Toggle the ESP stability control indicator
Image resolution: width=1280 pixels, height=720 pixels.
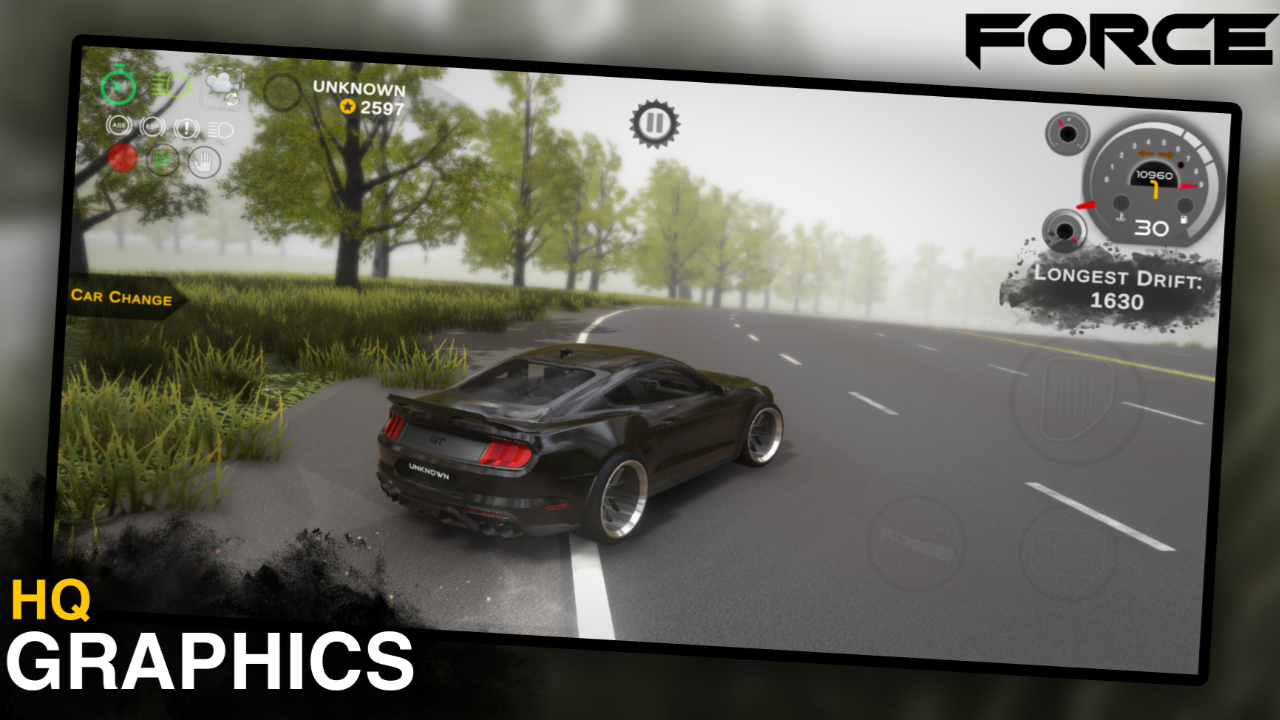point(152,126)
